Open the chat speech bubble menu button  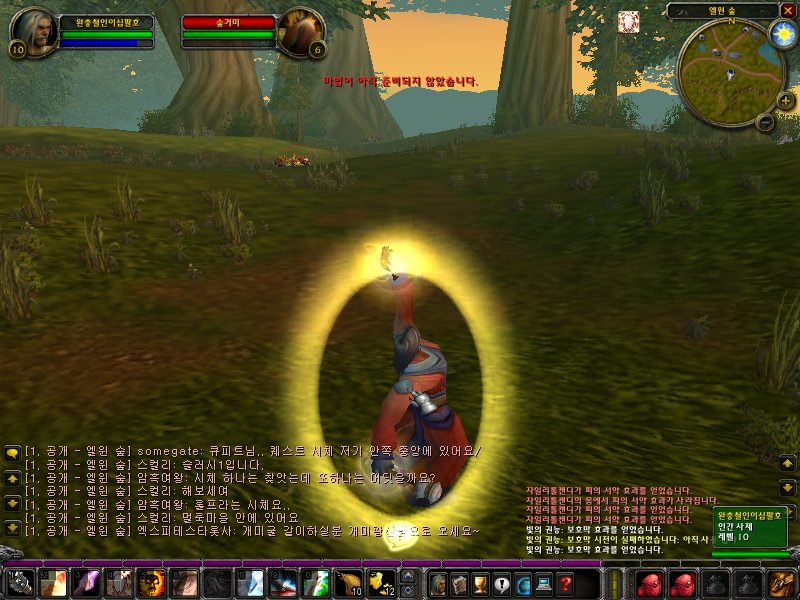pos(12,452)
